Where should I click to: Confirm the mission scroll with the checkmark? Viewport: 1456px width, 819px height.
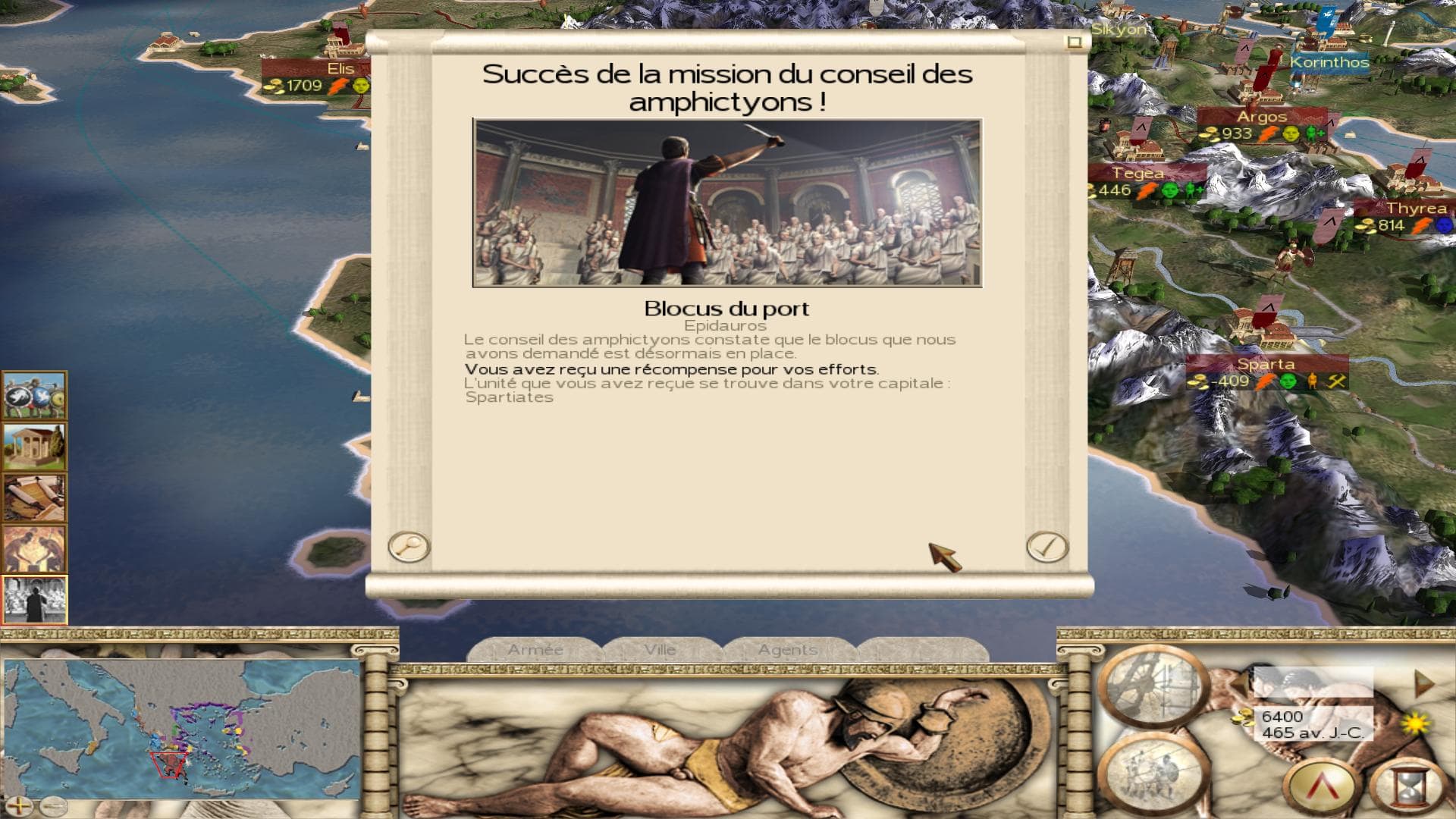(1047, 547)
